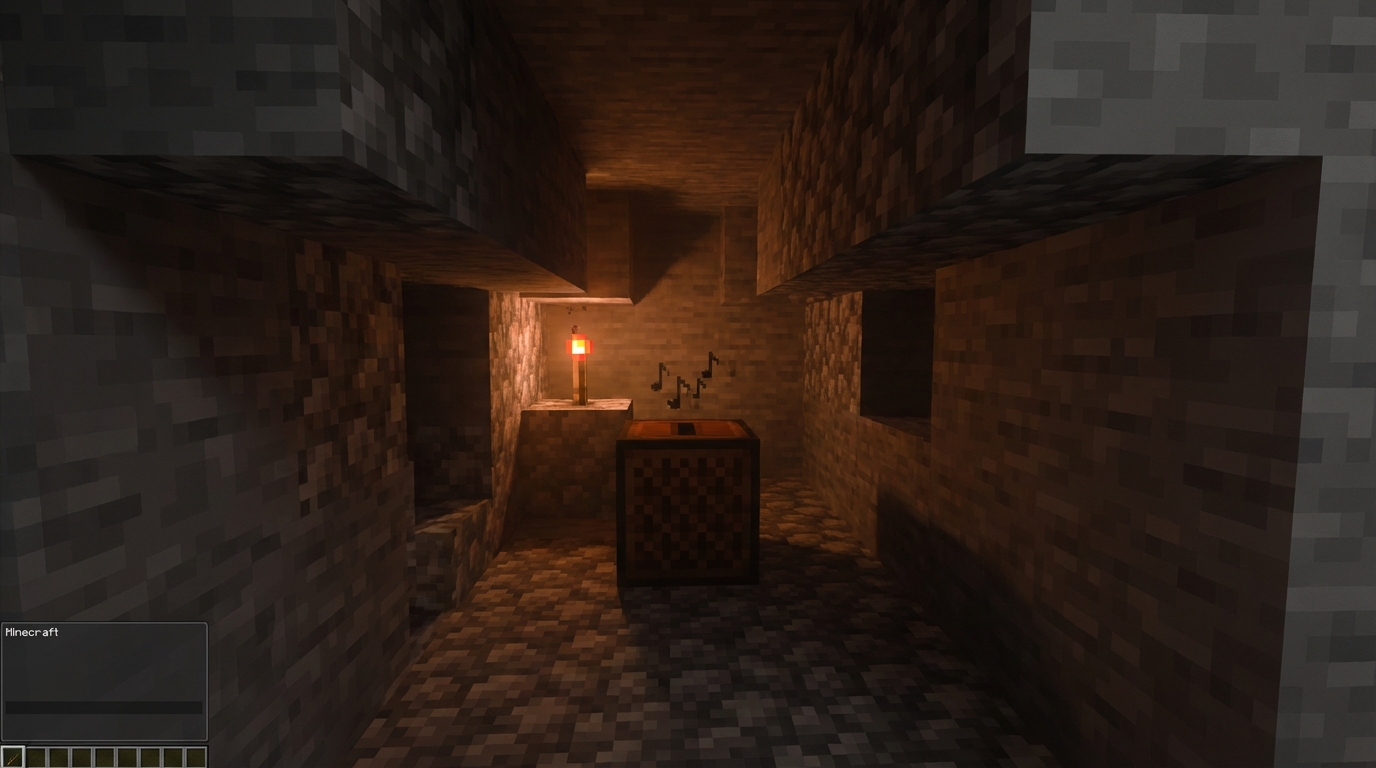Select the last hotbar slot

[x=195, y=757]
